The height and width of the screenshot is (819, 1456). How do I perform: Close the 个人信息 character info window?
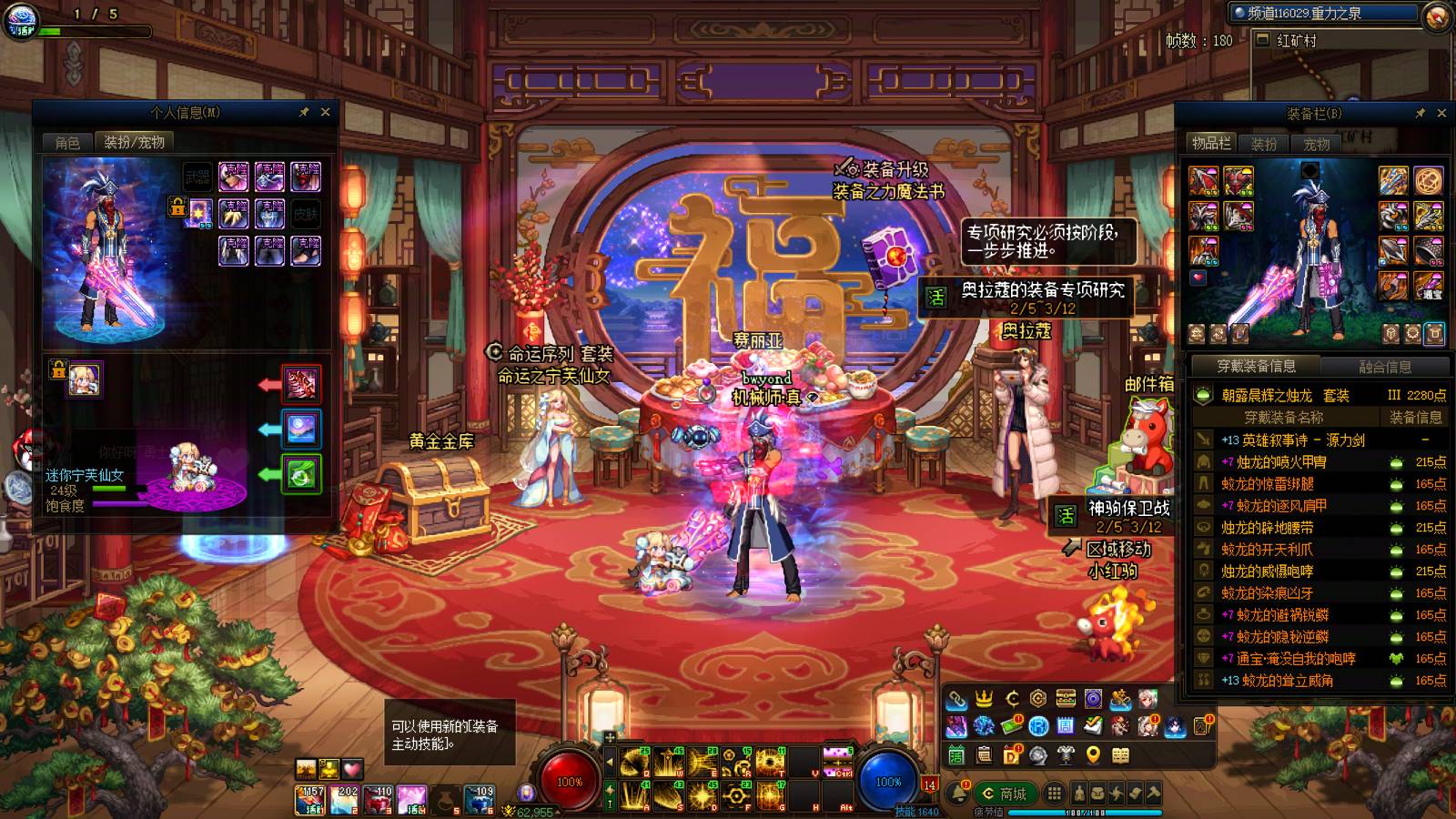pos(326,112)
